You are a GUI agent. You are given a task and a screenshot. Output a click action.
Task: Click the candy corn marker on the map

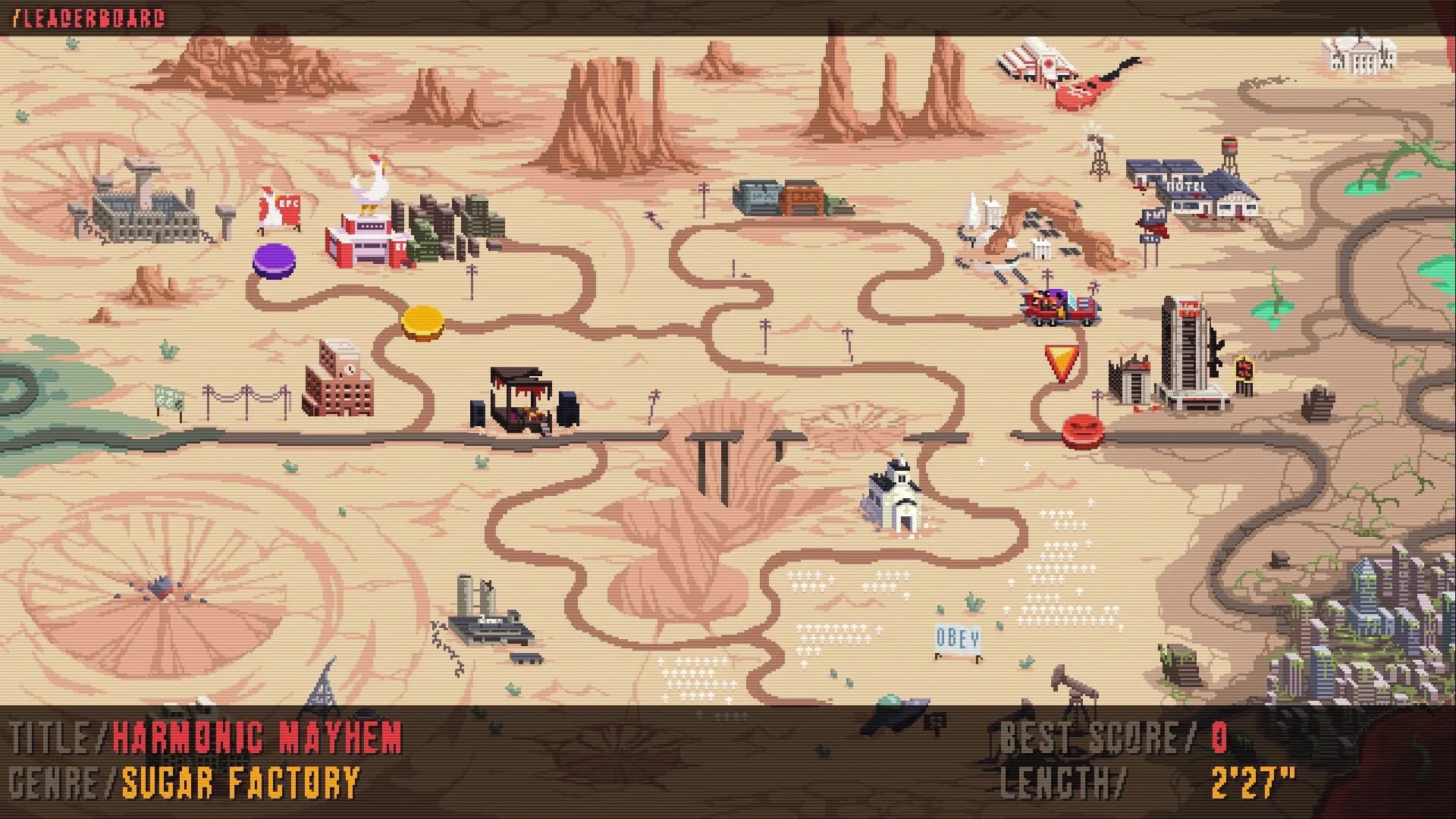pyautogui.click(x=1060, y=362)
